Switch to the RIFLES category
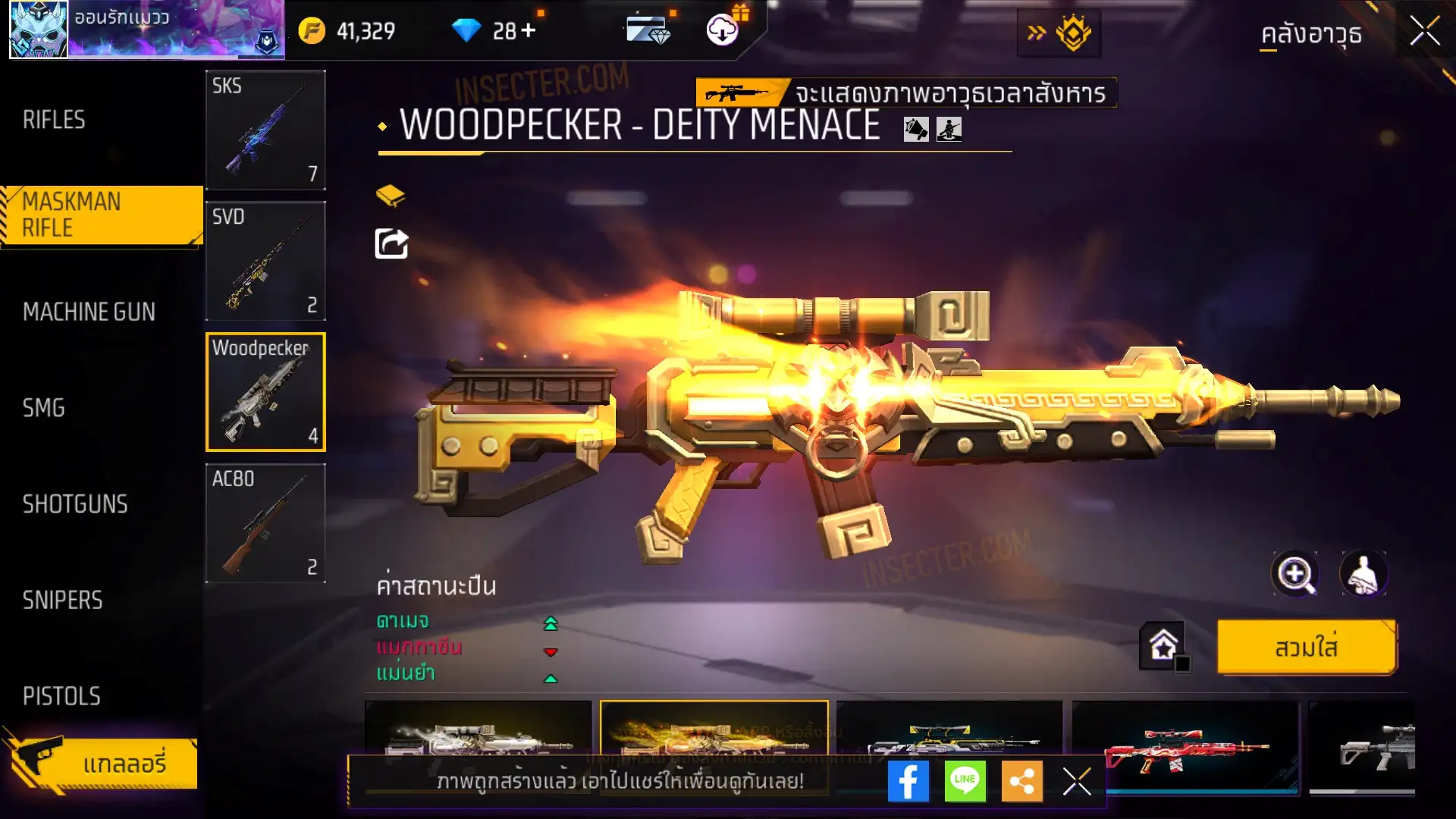This screenshot has width=1456, height=819. click(x=54, y=120)
